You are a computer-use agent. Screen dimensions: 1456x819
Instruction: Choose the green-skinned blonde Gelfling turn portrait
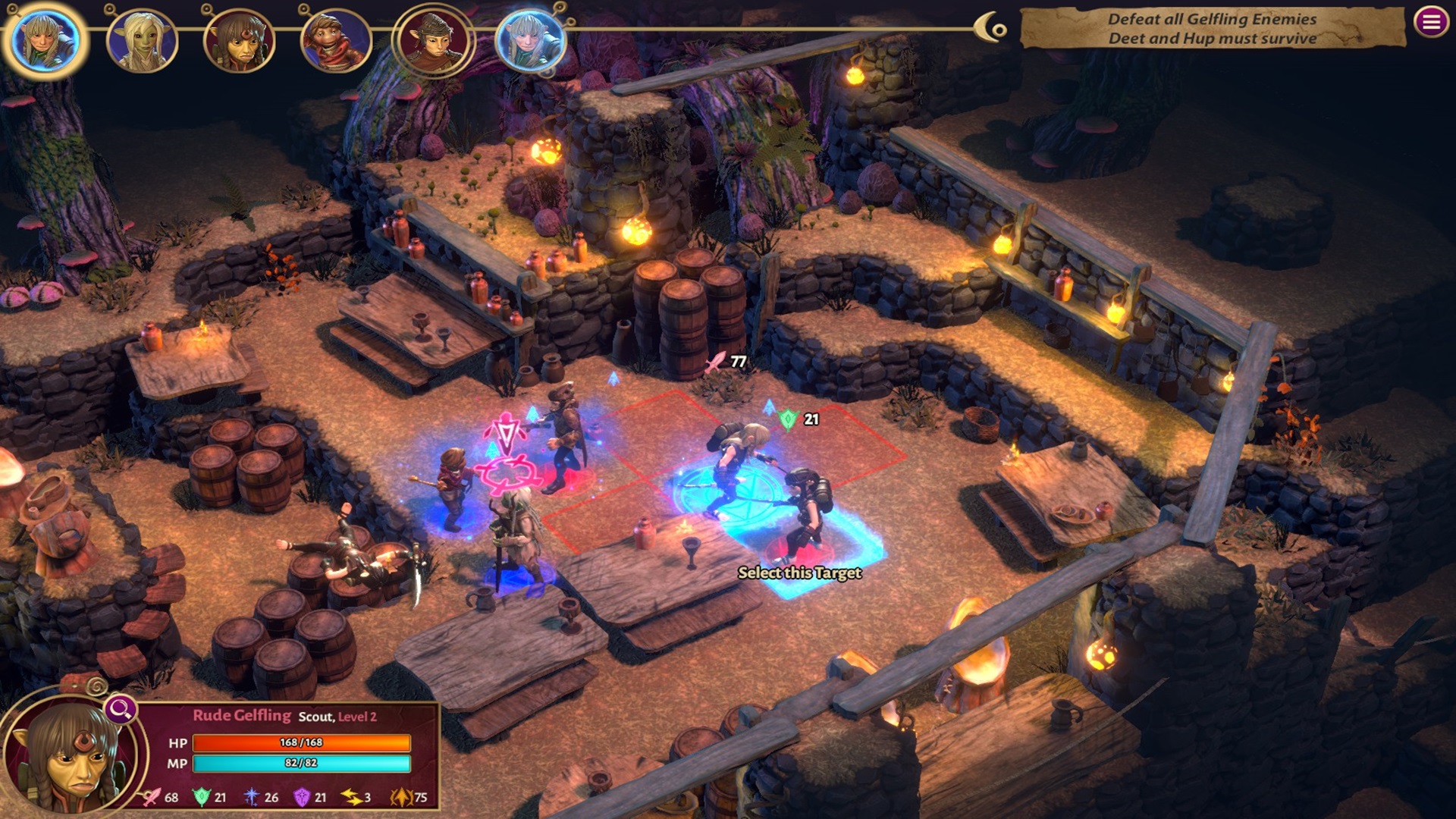[142, 42]
